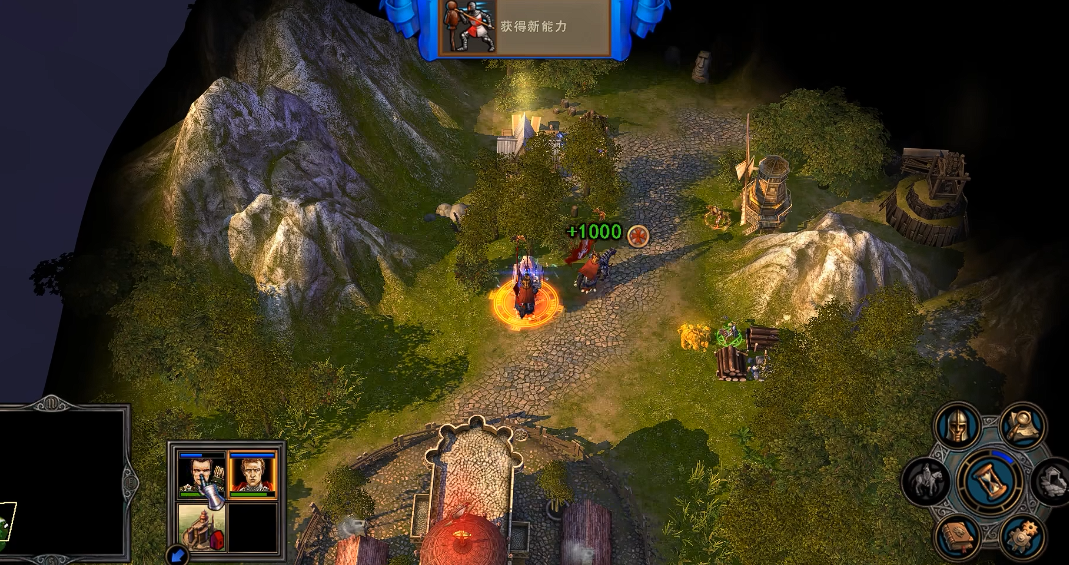
Task: Click the blue arrow panel toggle button
Action: pos(177,554)
